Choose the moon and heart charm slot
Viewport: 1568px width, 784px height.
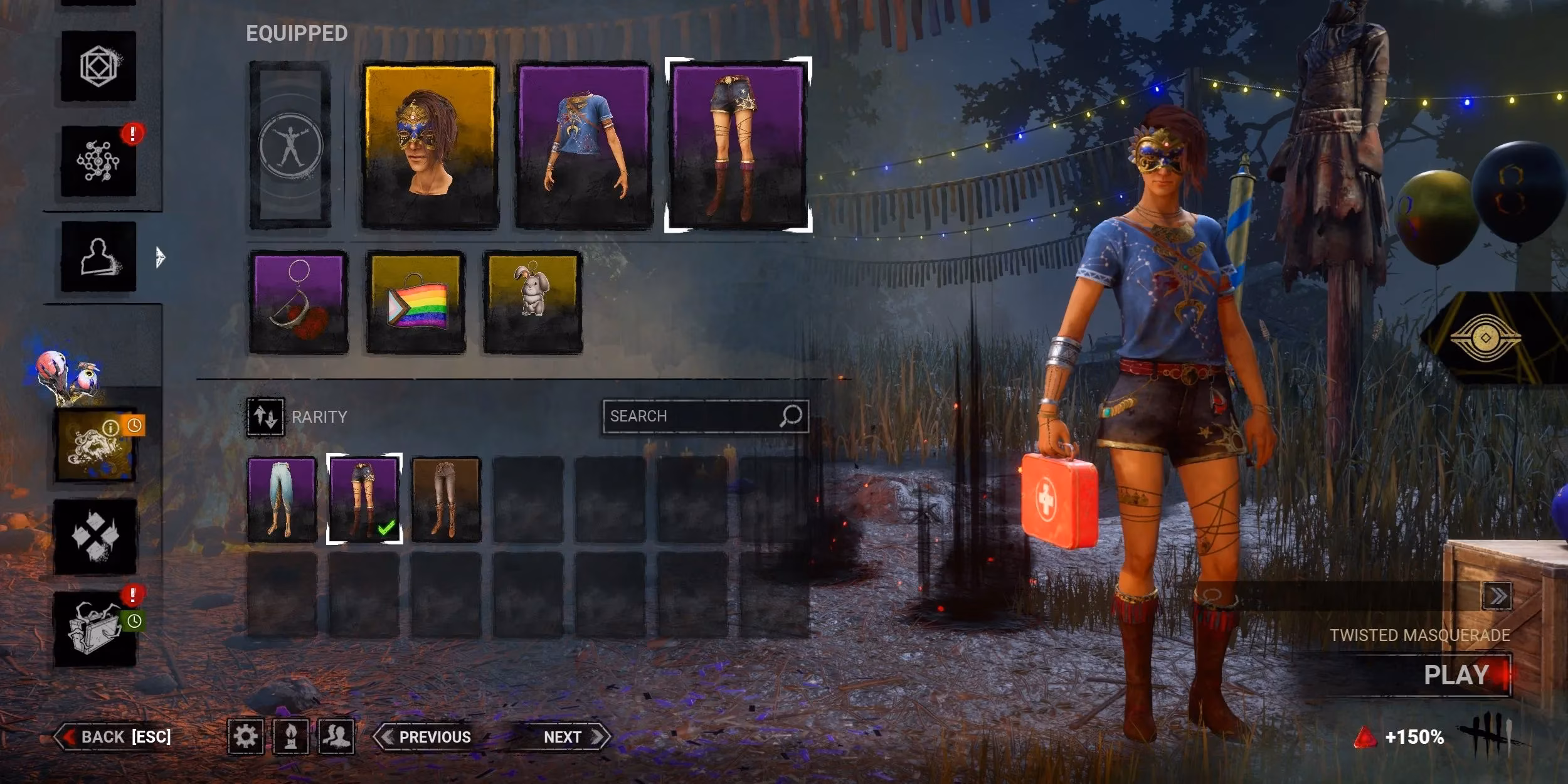[299, 302]
